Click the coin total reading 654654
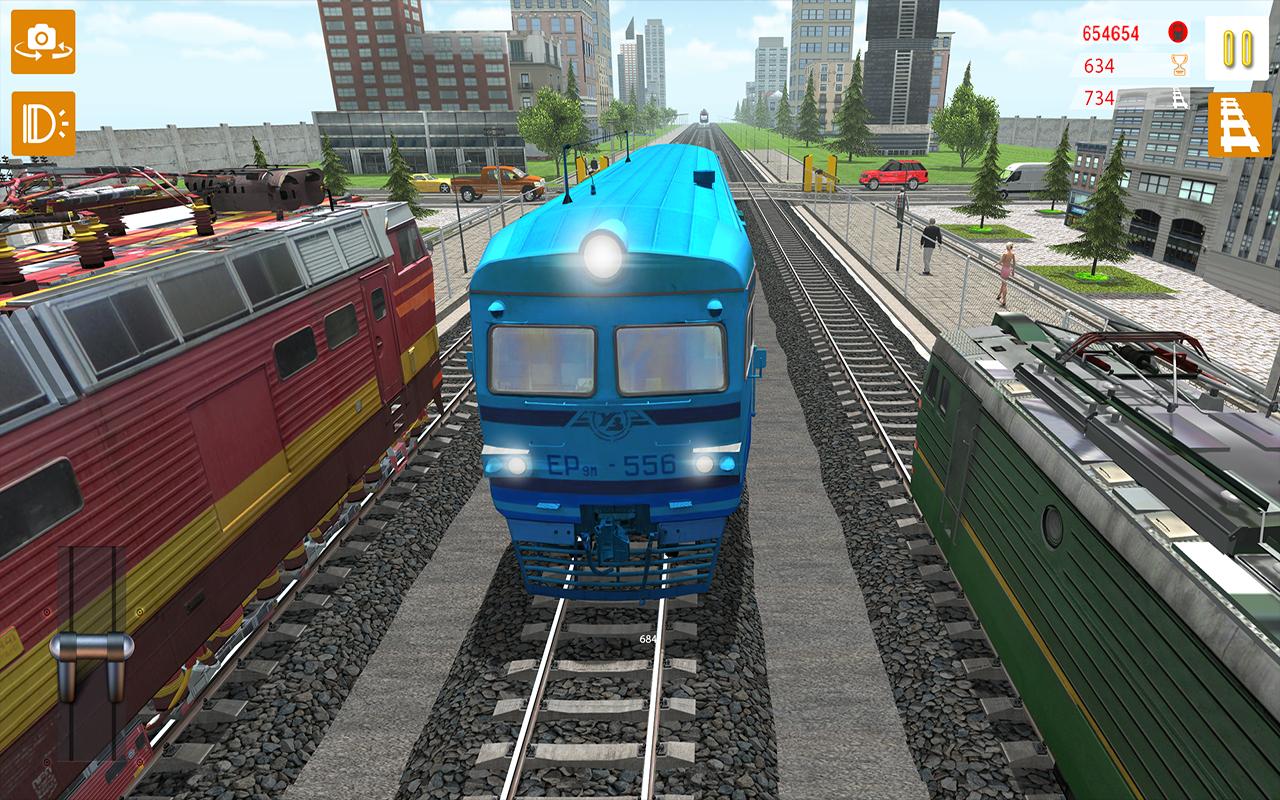Viewport: 1280px width, 800px height. coord(1113,32)
